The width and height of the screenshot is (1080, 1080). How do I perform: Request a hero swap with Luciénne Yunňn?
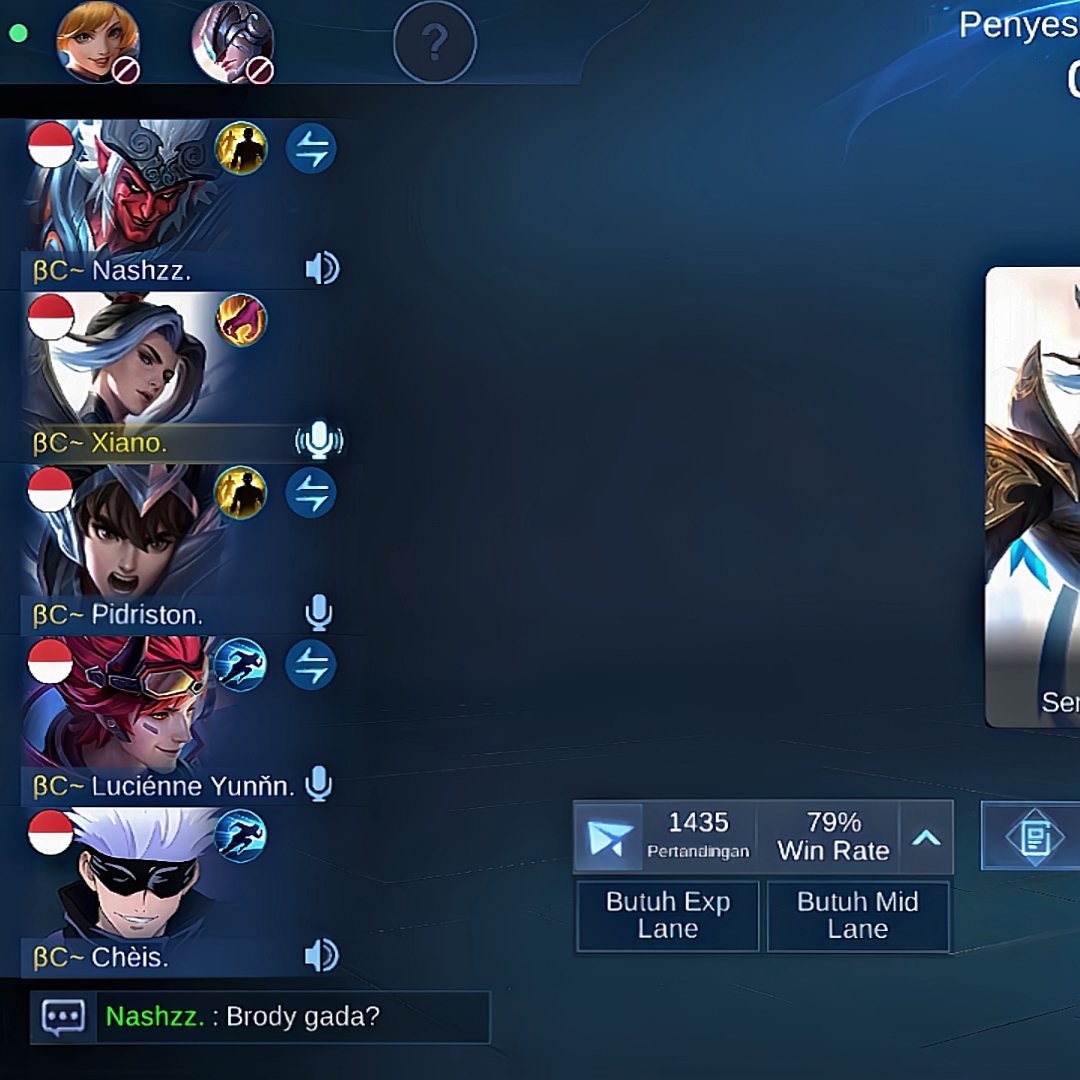click(x=311, y=665)
